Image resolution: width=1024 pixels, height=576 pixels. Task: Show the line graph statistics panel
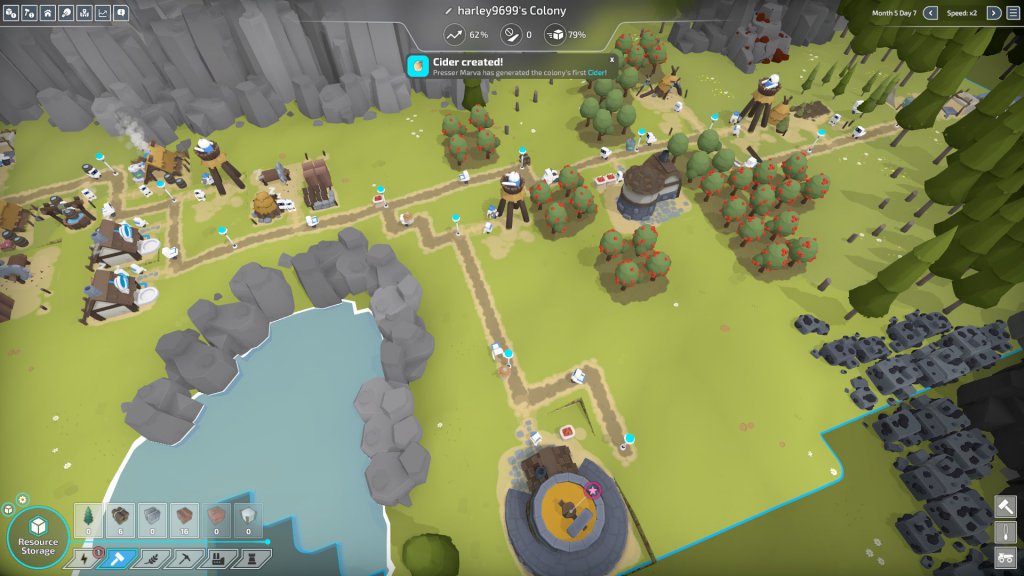pos(102,13)
